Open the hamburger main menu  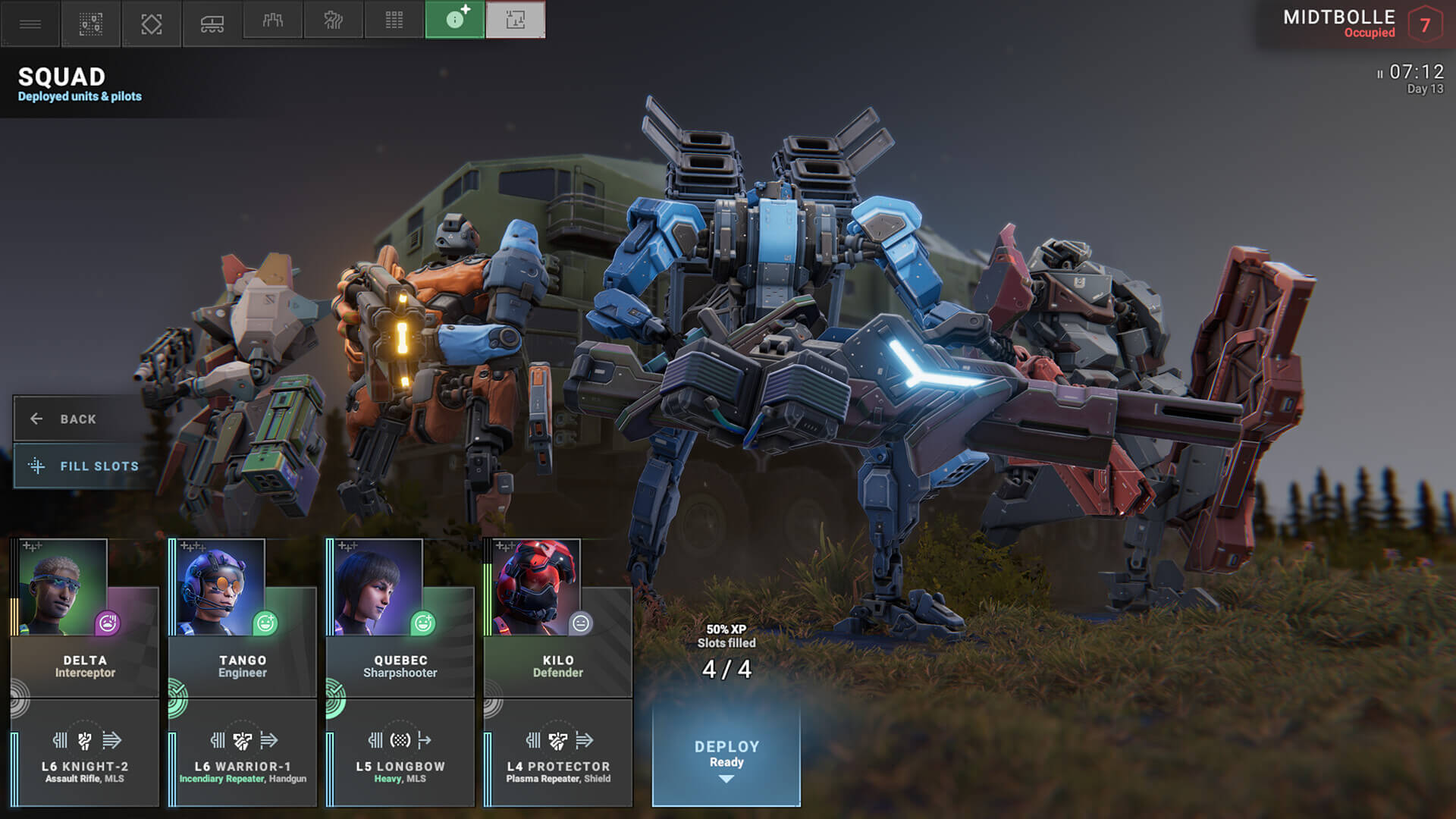tap(30, 24)
